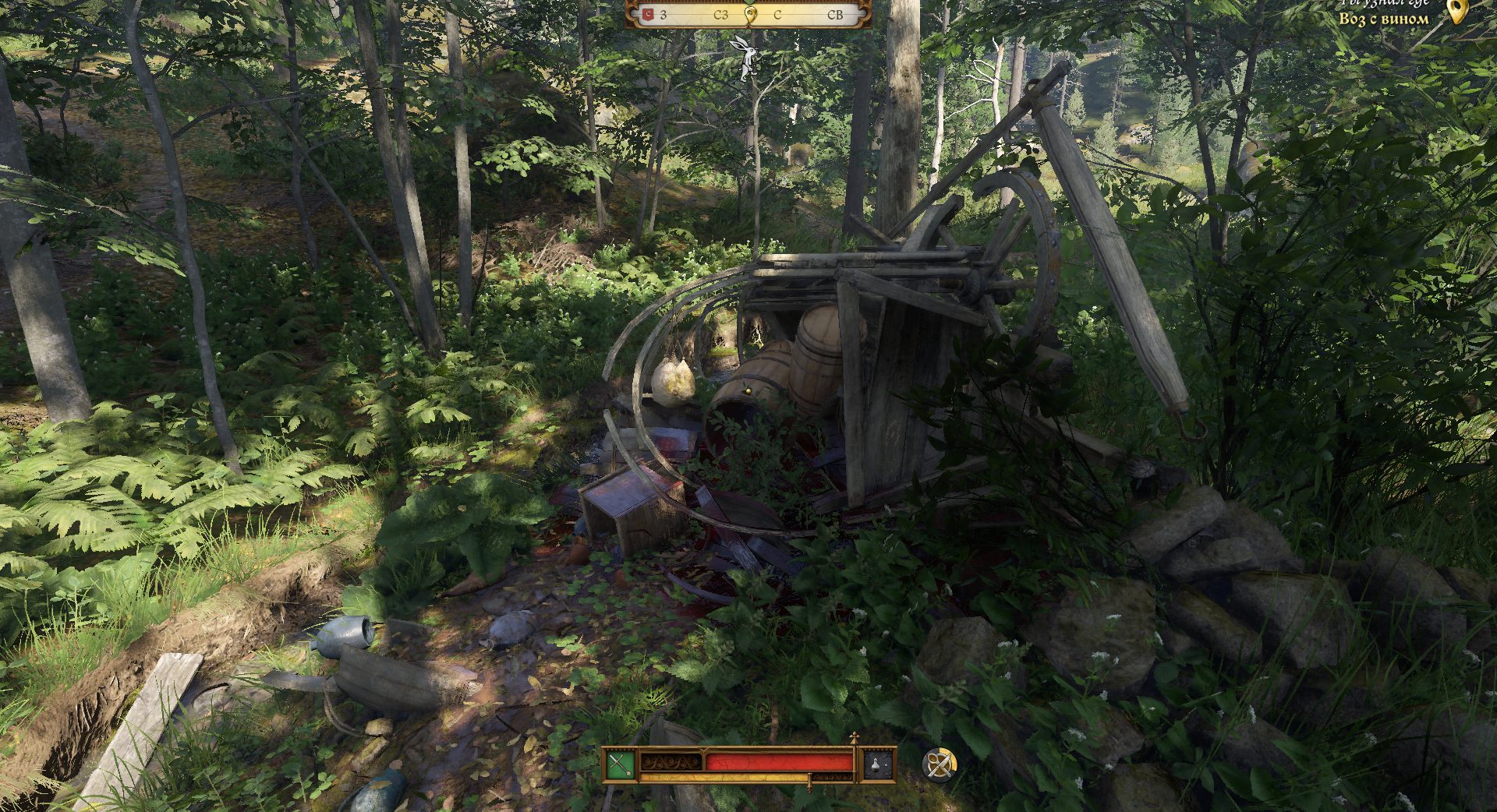Click the compass strip at the top
This screenshot has height=812, width=1497.
[x=748, y=14]
